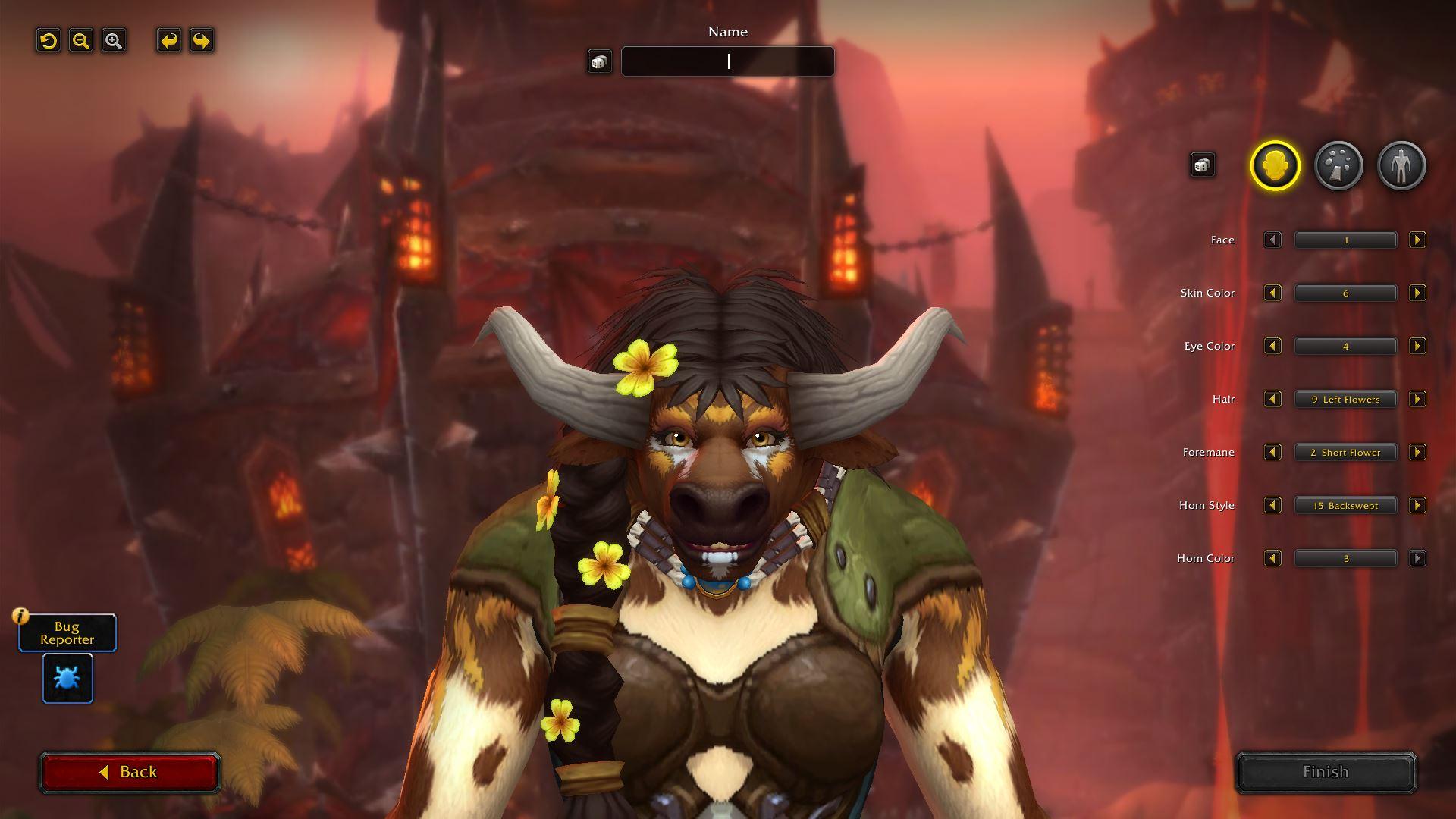Open the Hair style dropdown
This screenshot has width=1456, height=819.
[1345, 400]
